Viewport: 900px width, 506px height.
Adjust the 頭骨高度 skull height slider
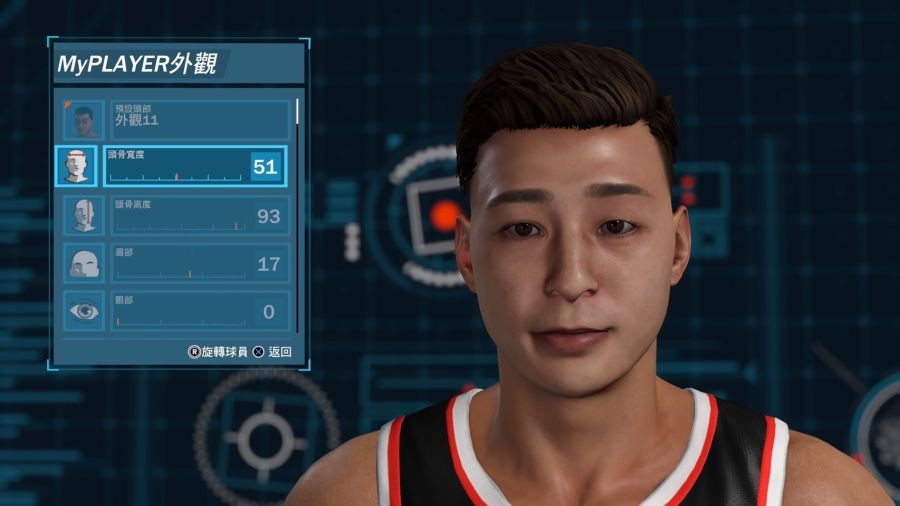178,225
